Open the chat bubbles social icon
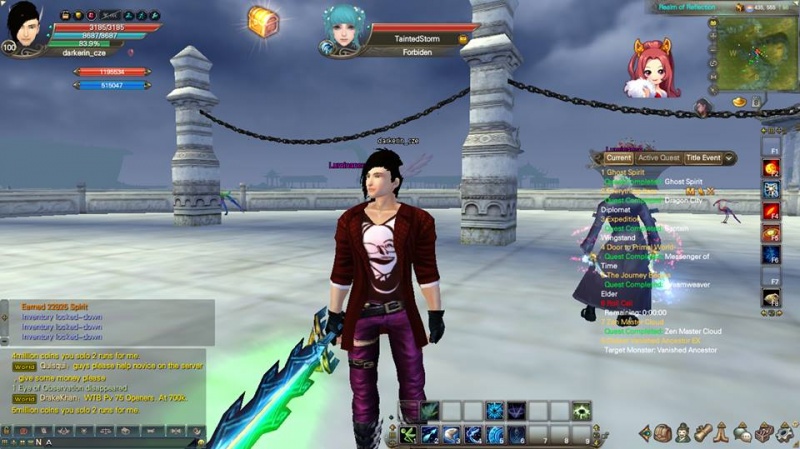This screenshot has width=800, height=449. click(743, 433)
